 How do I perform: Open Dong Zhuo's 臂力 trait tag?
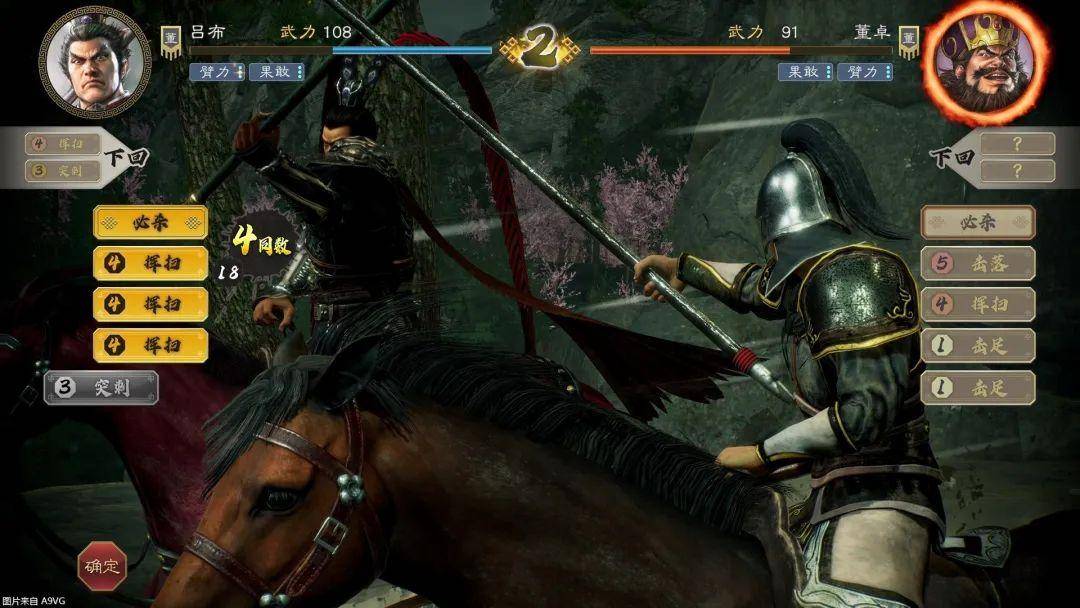(864, 72)
